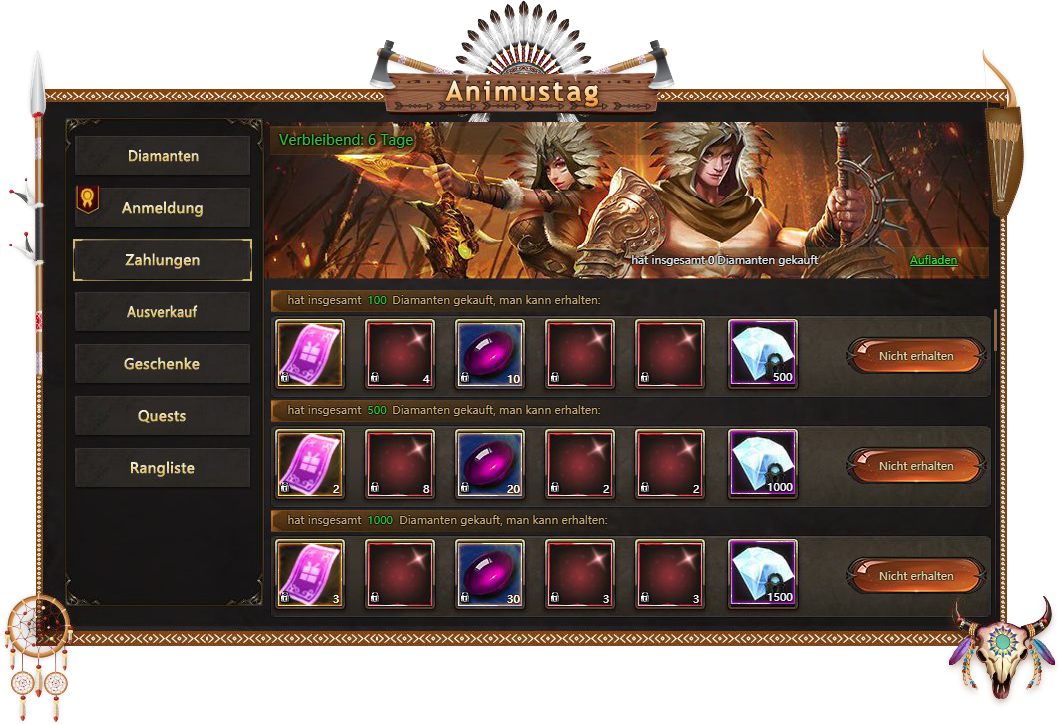Go to the Quests tab
The image size is (1061, 724).
coord(163,416)
